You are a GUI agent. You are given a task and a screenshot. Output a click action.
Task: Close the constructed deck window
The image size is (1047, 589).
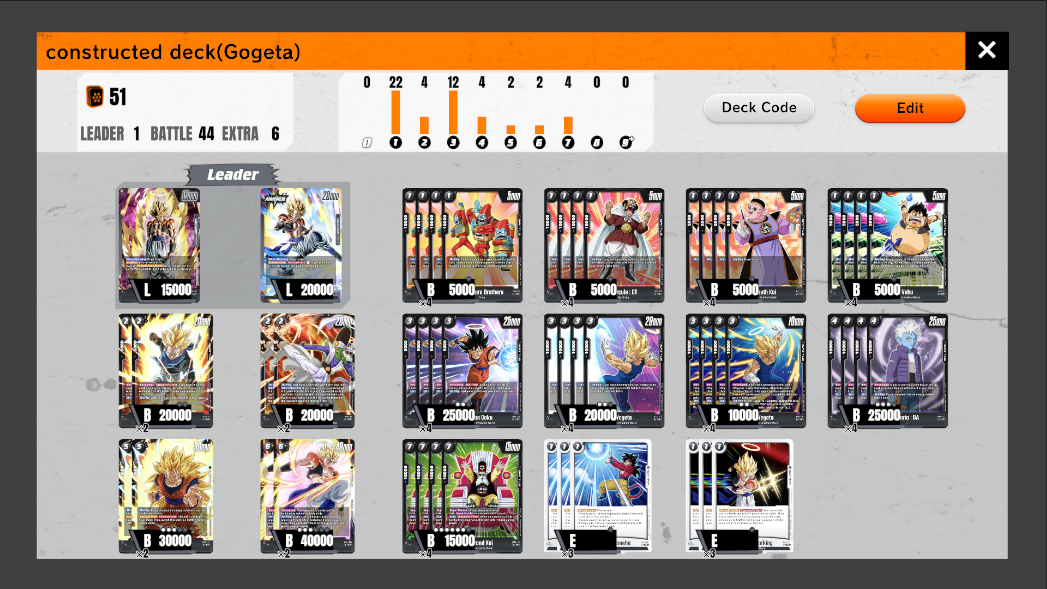pyautogui.click(x=986, y=50)
